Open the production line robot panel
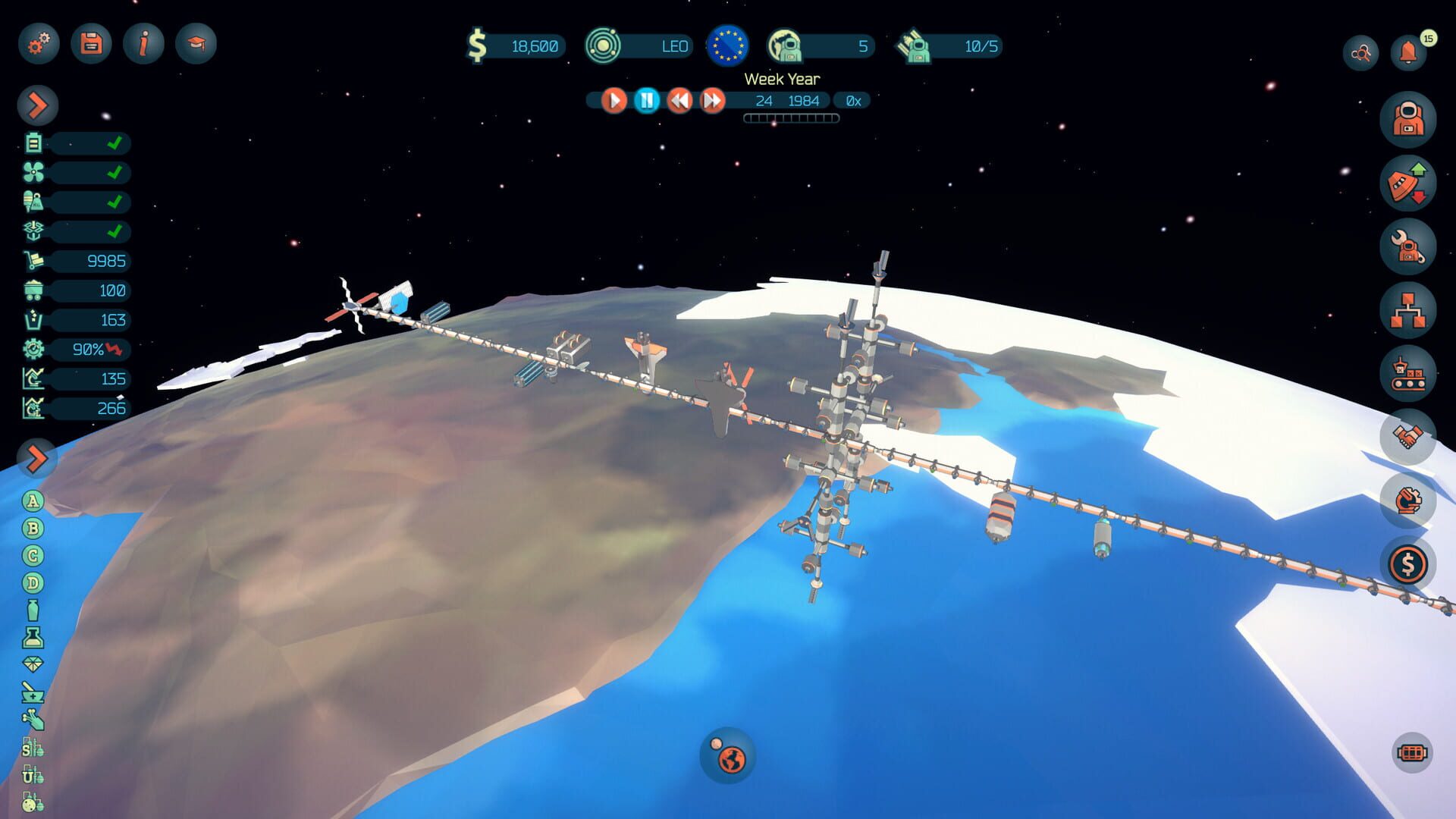This screenshot has width=1456, height=819. pyautogui.click(x=1408, y=372)
